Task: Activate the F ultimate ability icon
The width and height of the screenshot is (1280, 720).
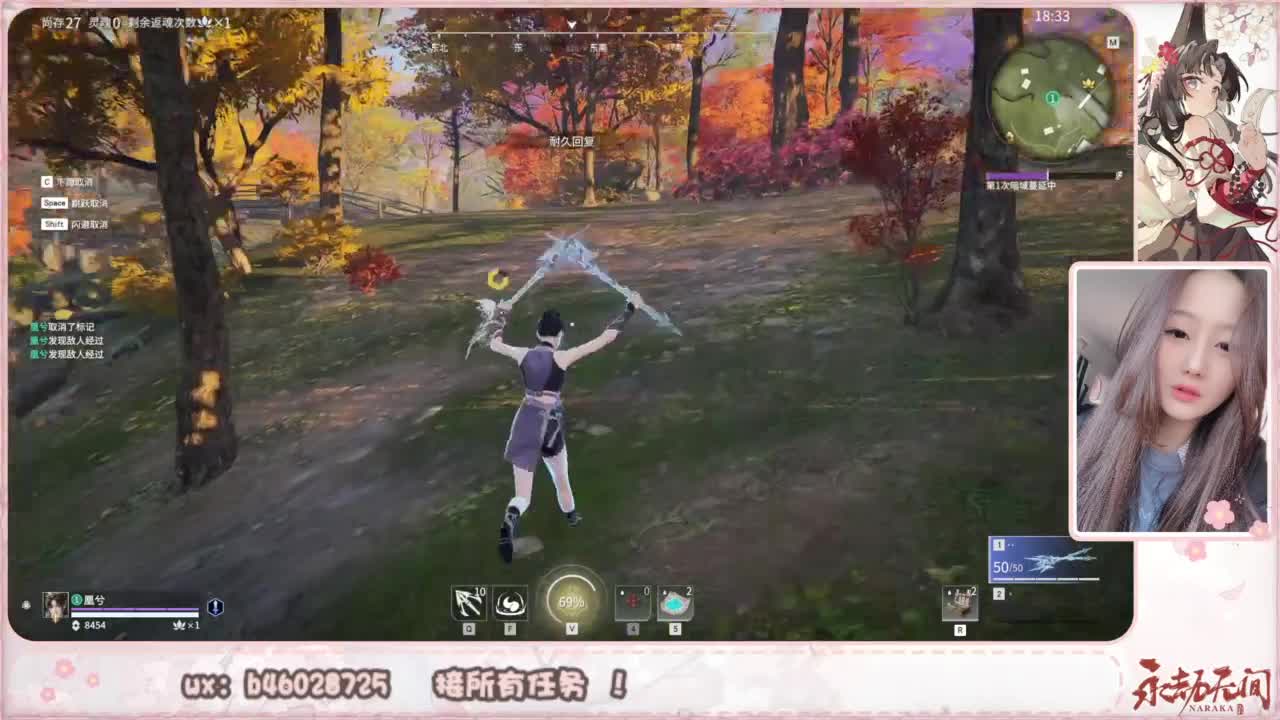Action: 508,602
